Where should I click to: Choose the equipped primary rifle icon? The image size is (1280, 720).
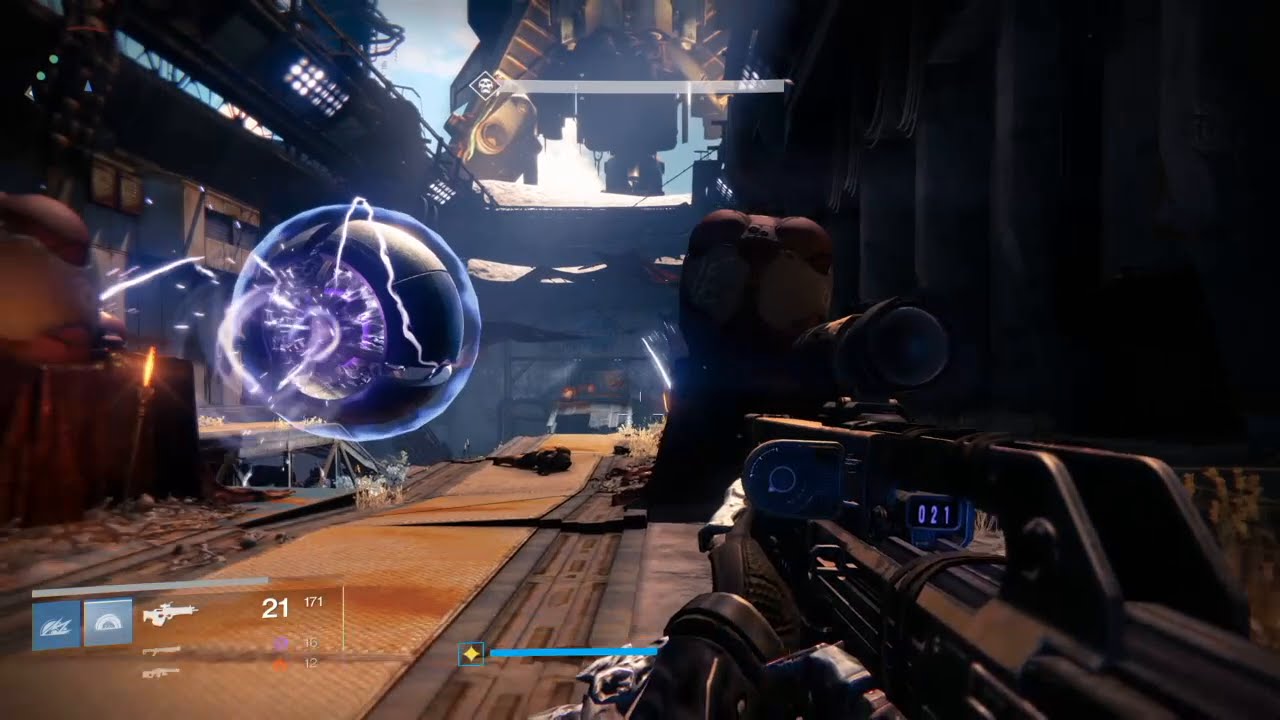(x=170, y=613)
